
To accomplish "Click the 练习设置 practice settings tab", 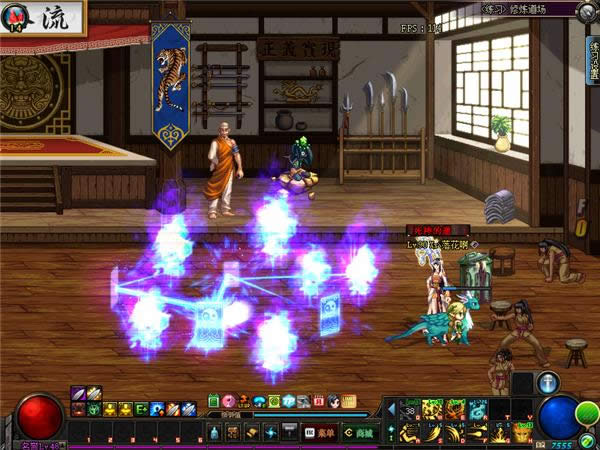I will 592,60.
